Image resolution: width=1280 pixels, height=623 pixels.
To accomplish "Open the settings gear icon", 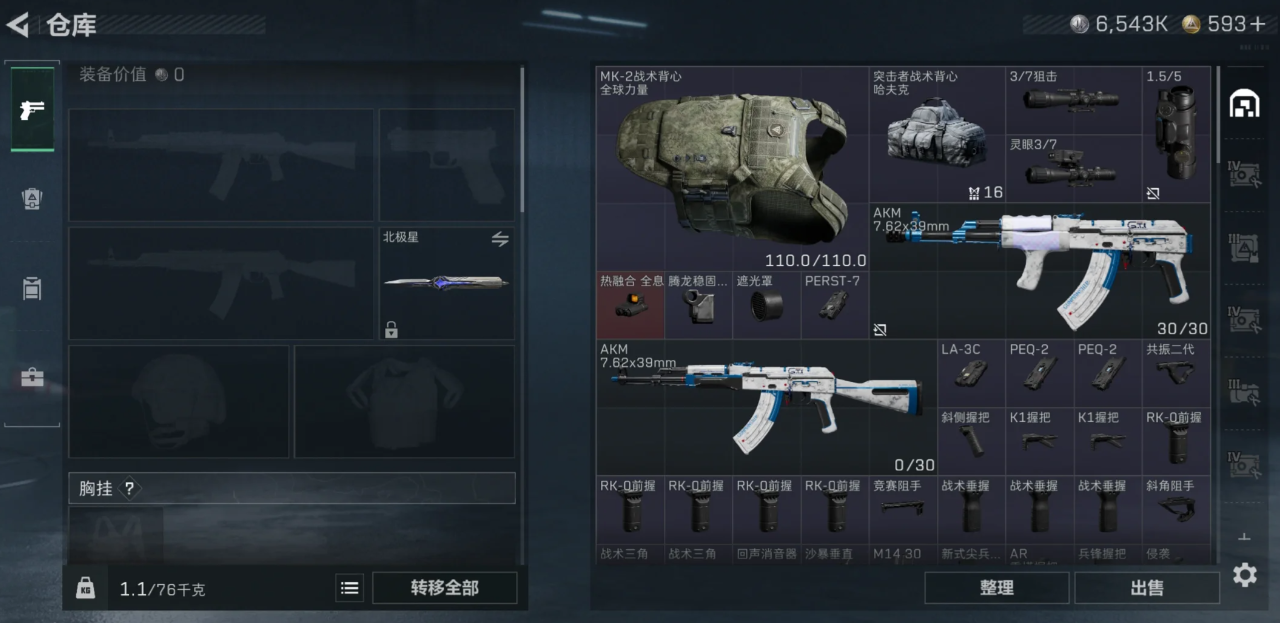I will [x=1244, y=574].
